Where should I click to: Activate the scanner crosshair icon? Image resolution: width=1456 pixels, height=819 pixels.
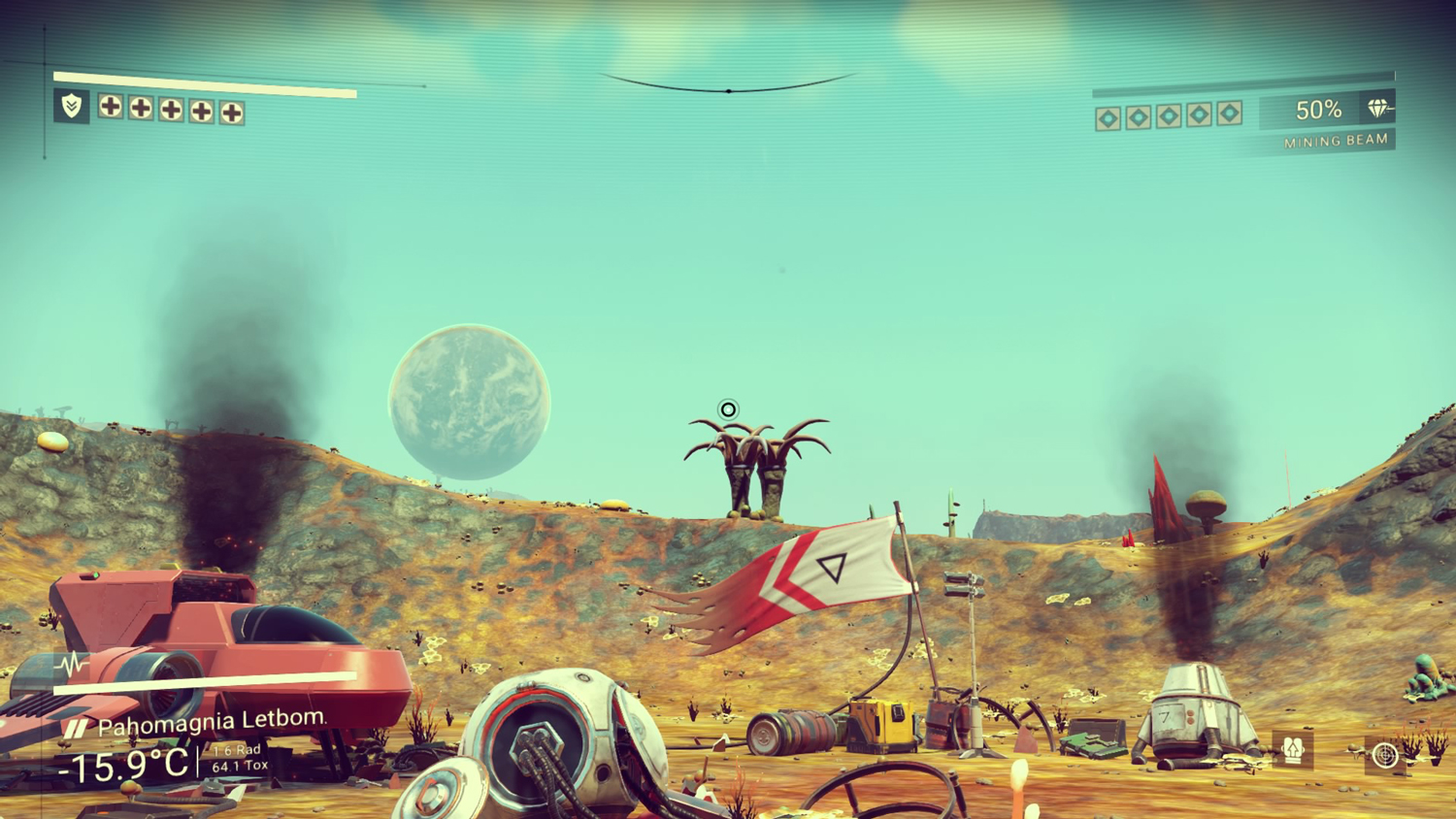(1385, 754)
